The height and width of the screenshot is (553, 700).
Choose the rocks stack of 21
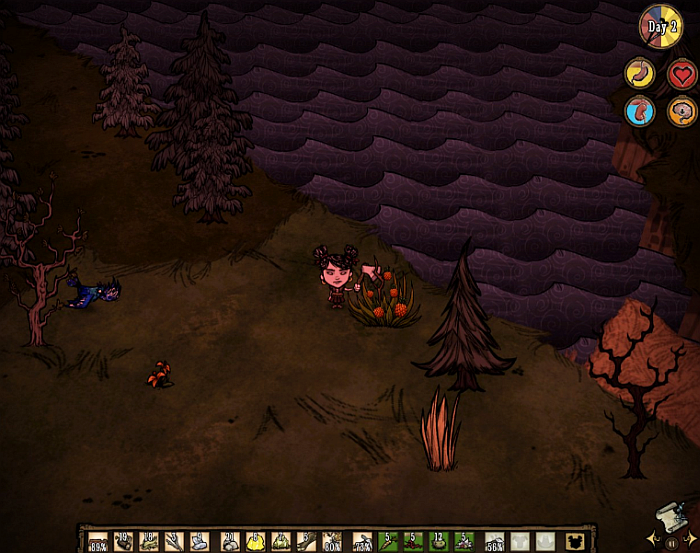click(231, 541)
